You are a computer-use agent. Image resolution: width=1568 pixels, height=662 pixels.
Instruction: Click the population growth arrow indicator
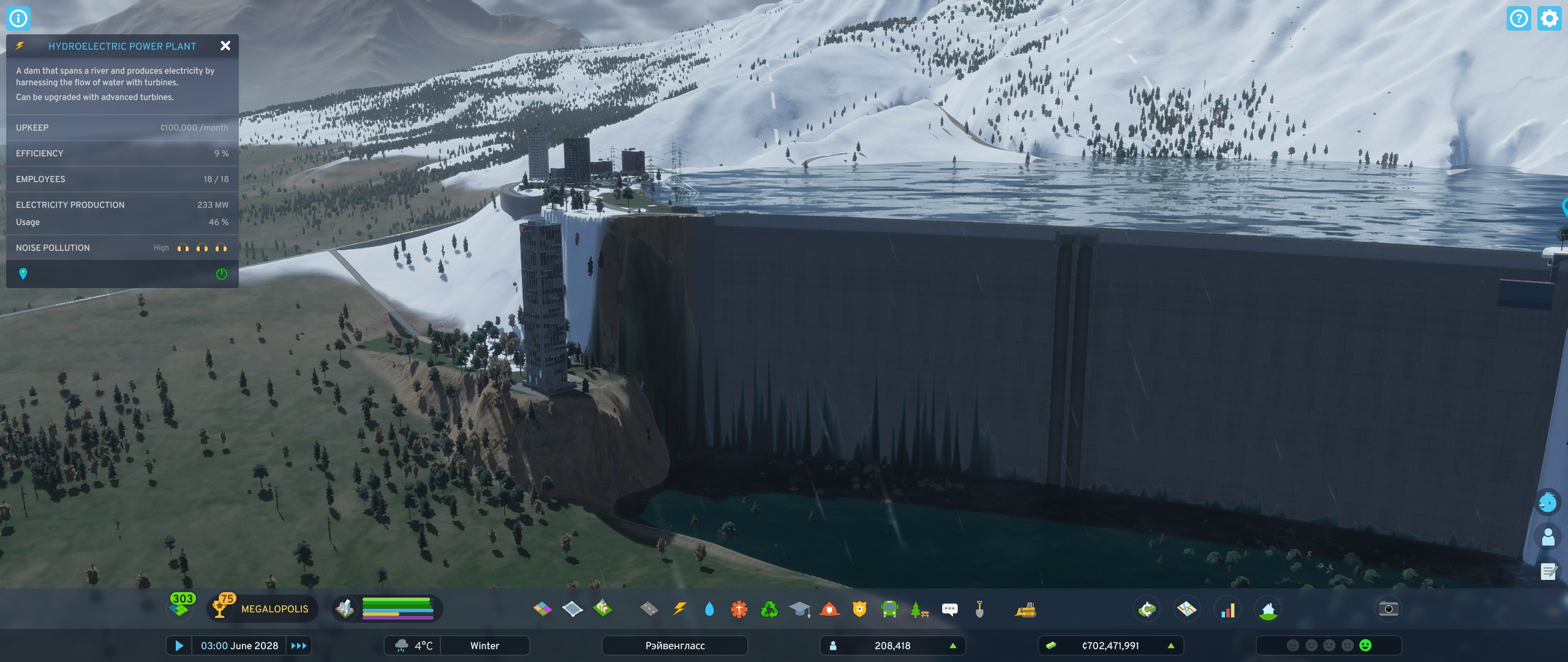pos(952,645)
